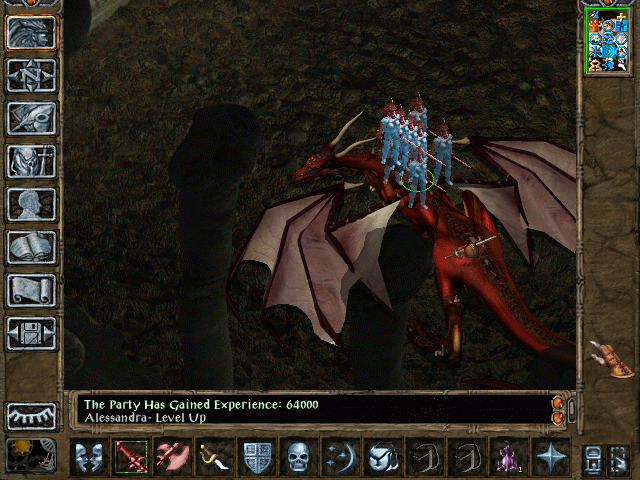Select the red axe weapon slot

click(172, 458)
